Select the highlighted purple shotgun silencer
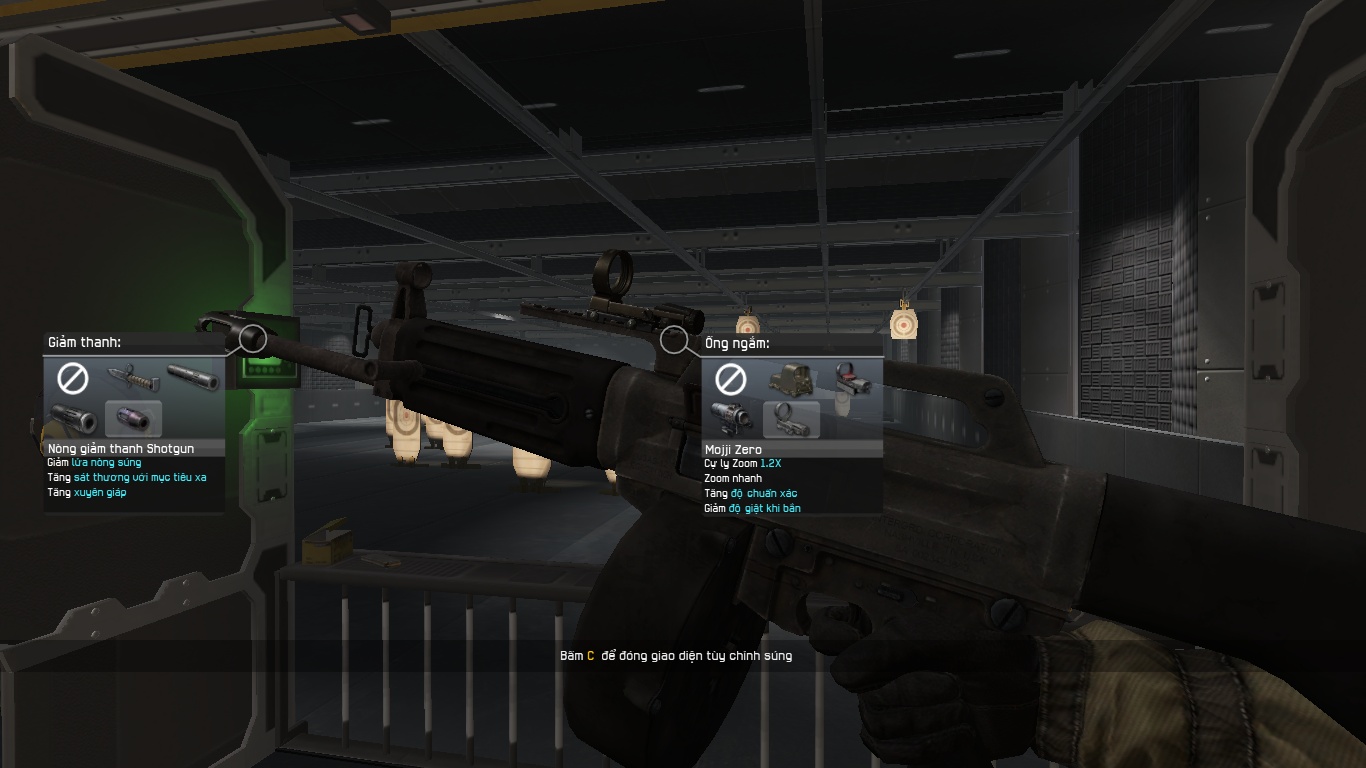The height and width of the screenshot is (768, 1366). pos(134,418)
